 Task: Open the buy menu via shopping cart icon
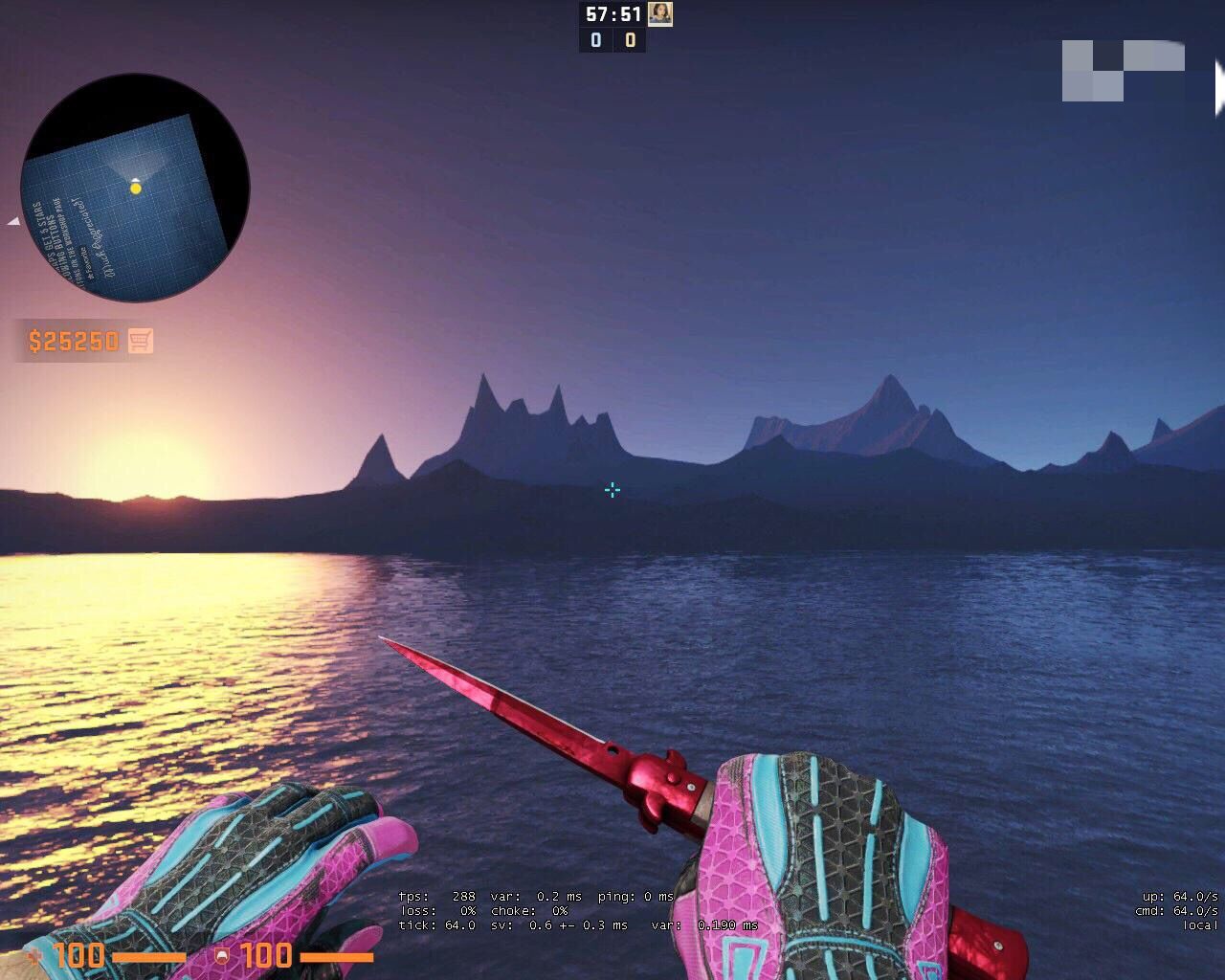(140, 340)
